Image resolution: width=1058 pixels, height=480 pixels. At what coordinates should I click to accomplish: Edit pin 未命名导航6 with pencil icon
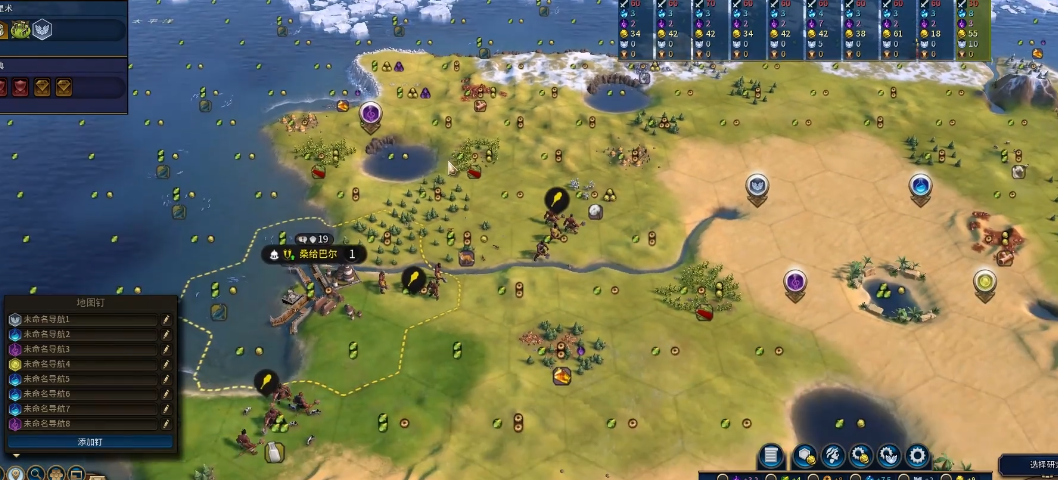pyautogui.click(x=166, y=394)
